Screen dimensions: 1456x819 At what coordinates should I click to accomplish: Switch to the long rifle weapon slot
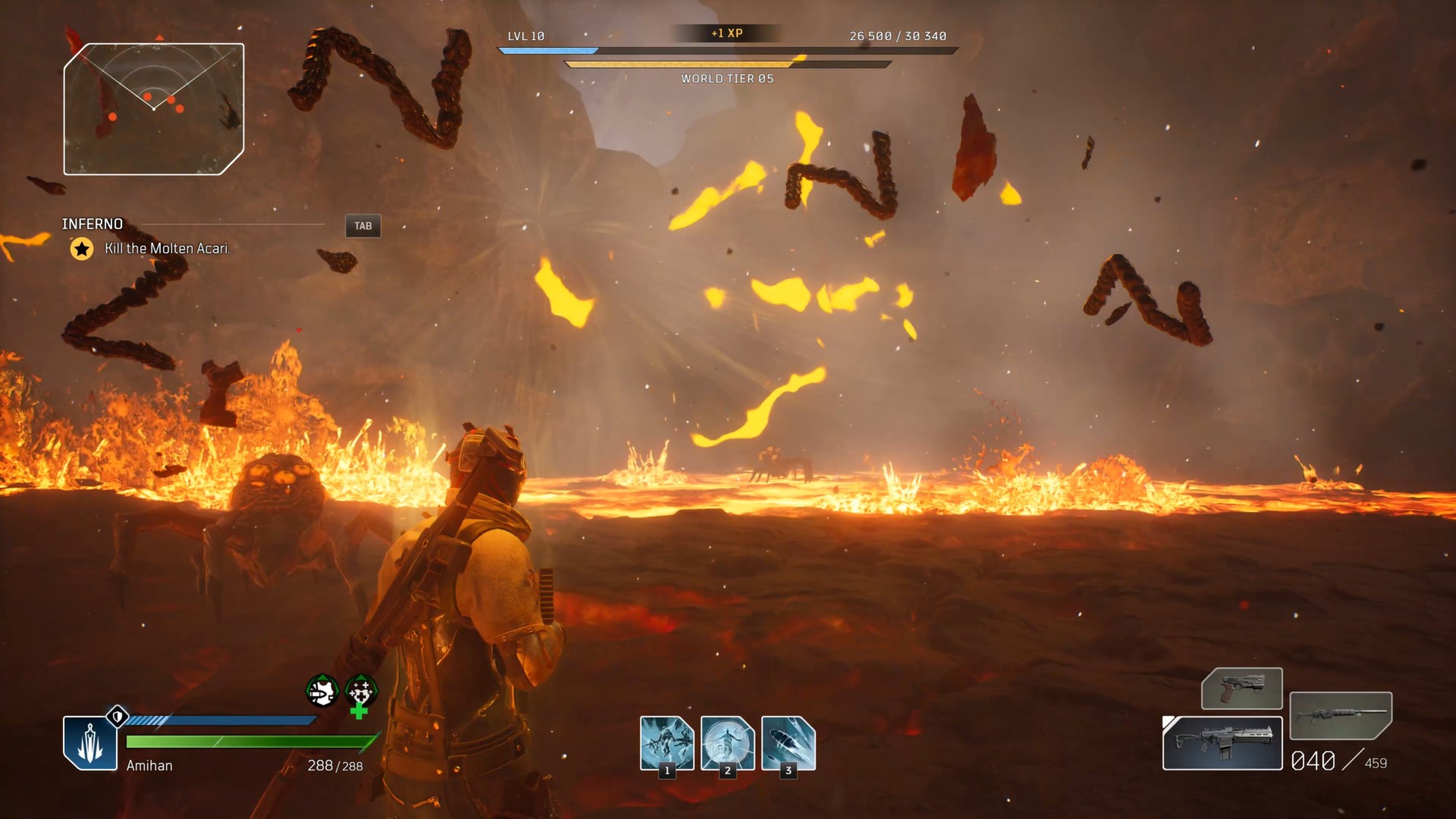(1340, 715)
